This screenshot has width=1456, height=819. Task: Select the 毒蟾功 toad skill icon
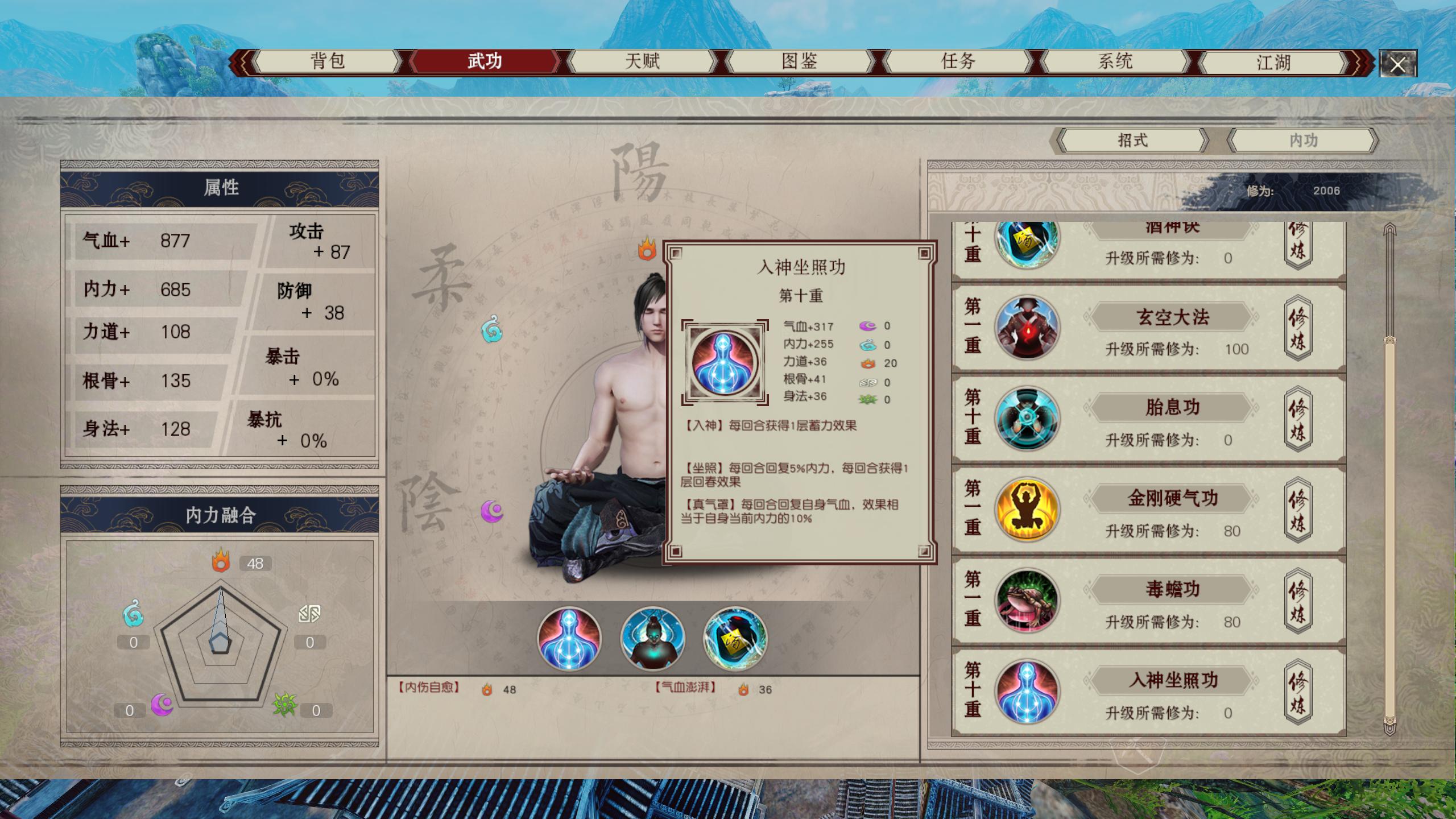1027,601
